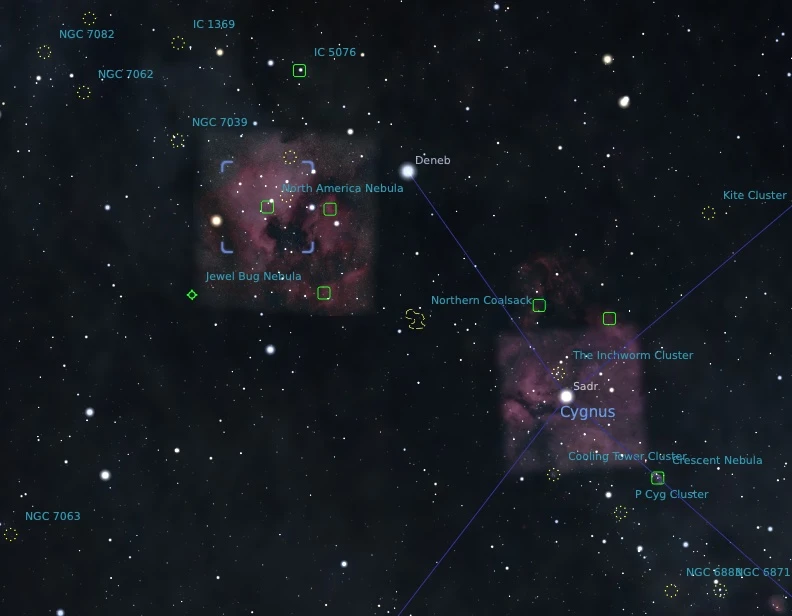792x616 pixels.
Task: Choose the NGC 7039 dotted circle marker
Action: click(x=178, y=141)
